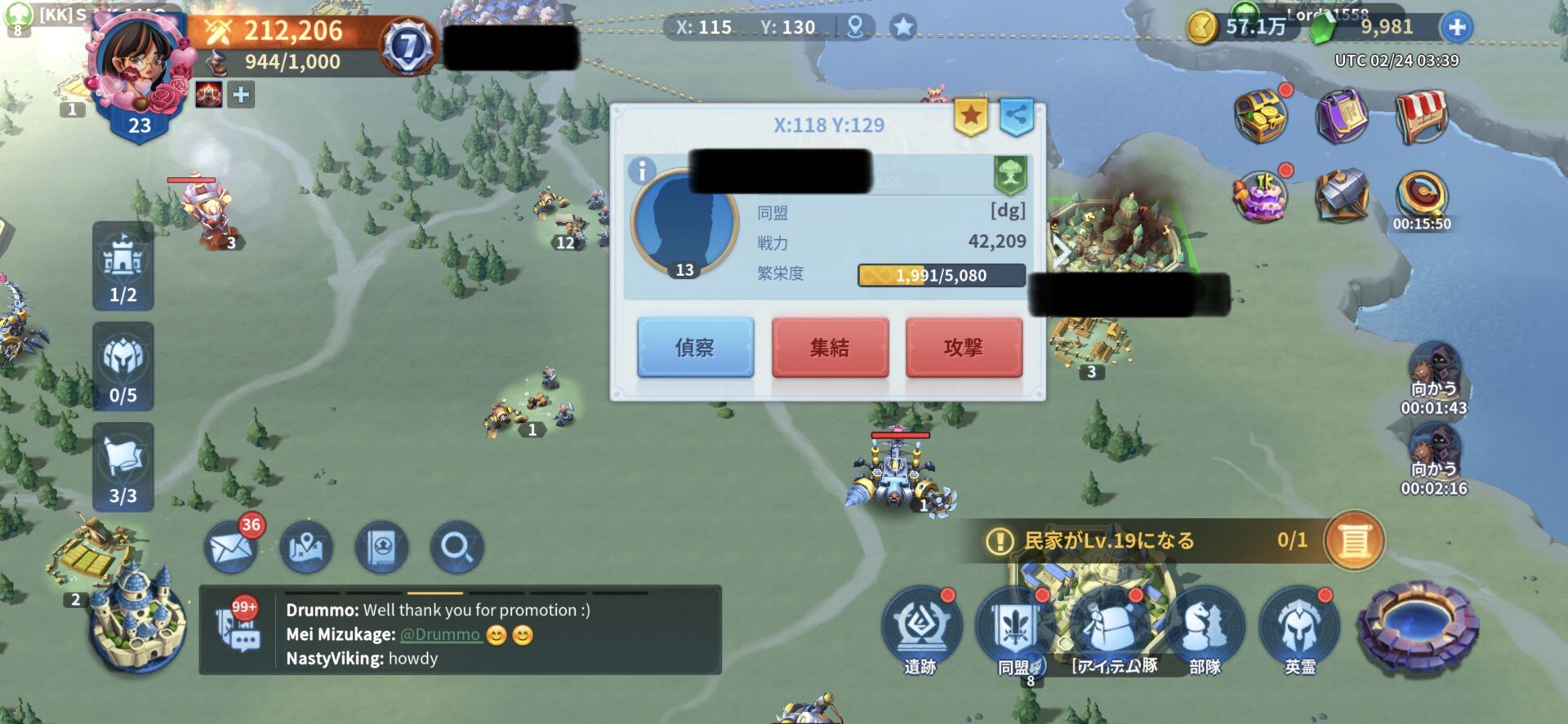Bookmark this location with the star flag
Image resolution: width=1568 pixels, height=724 pixels.
pyautogui.click(x=970, y=117)
